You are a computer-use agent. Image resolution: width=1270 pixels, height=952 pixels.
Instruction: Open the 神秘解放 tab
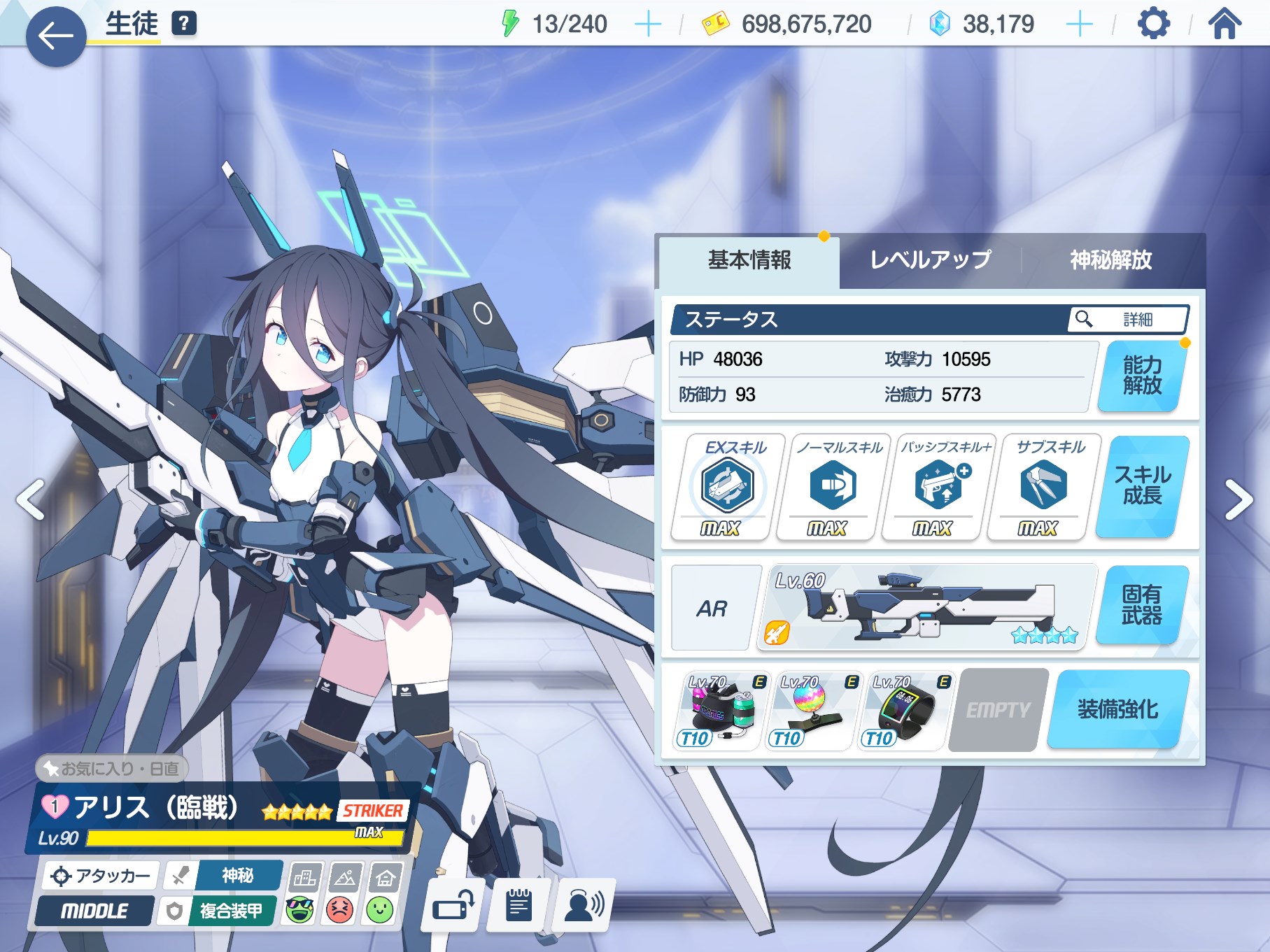click(x=1110, y=260)
